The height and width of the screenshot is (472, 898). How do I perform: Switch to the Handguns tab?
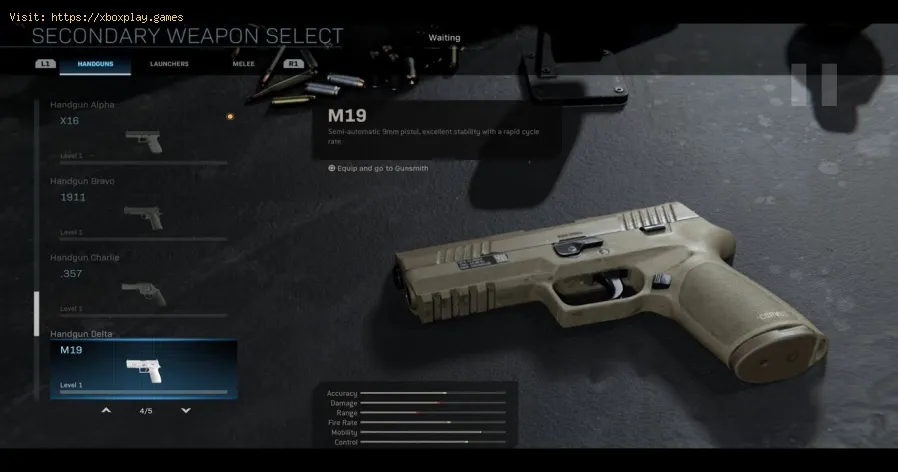[95, 64]
